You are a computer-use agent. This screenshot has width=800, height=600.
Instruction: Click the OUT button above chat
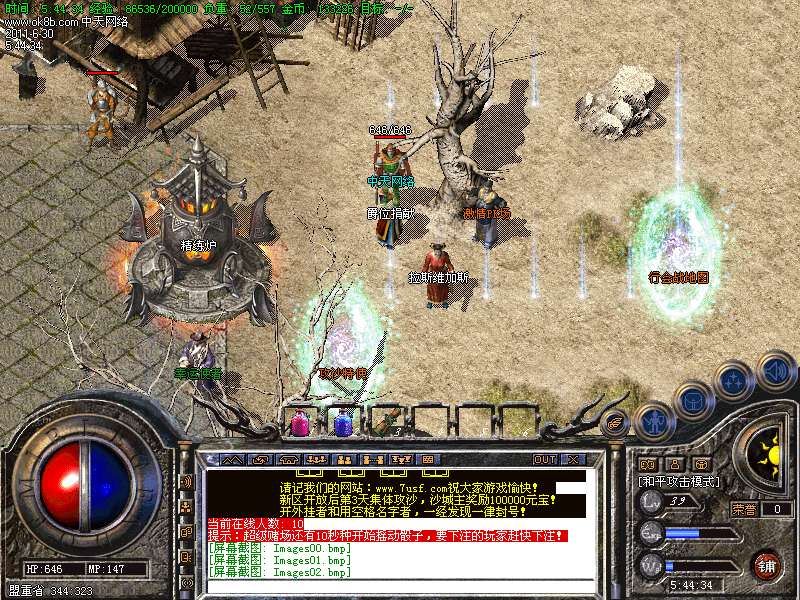544,460
